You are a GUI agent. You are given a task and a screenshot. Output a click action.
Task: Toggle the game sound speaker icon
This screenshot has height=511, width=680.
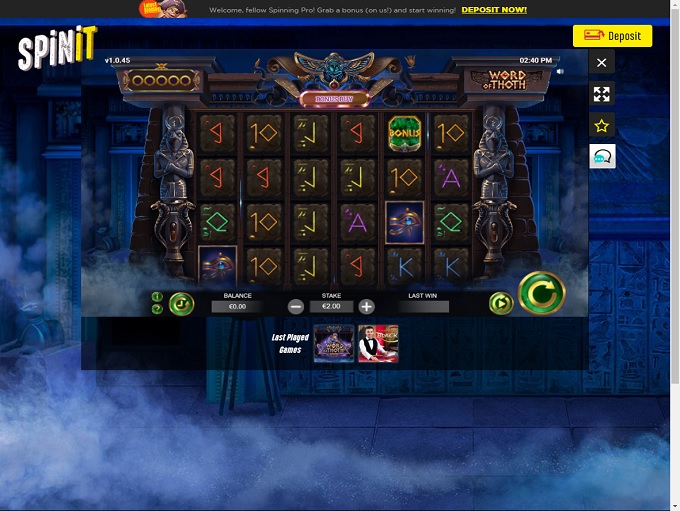[560, 71]
